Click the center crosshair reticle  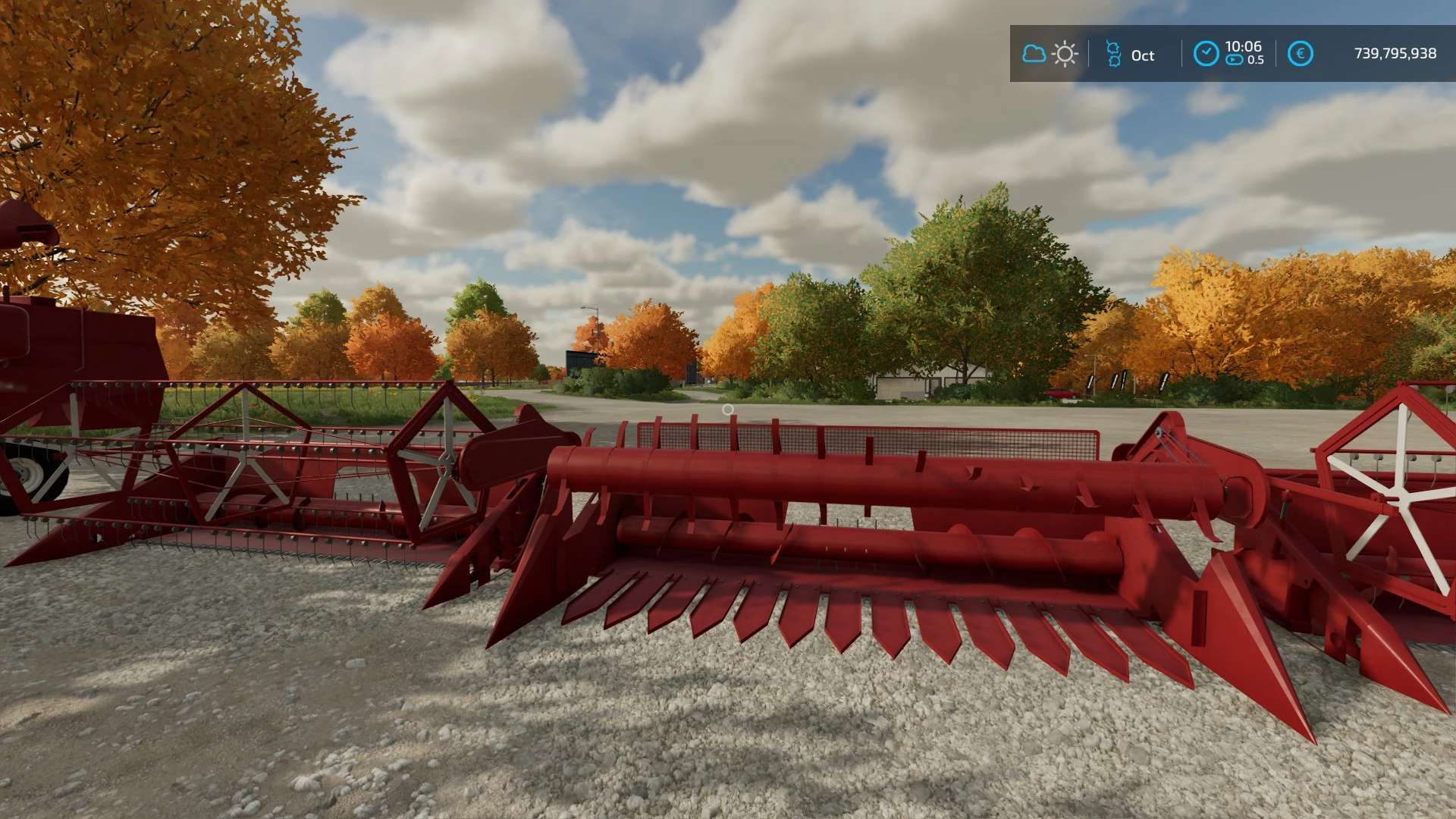pos(728,409)
